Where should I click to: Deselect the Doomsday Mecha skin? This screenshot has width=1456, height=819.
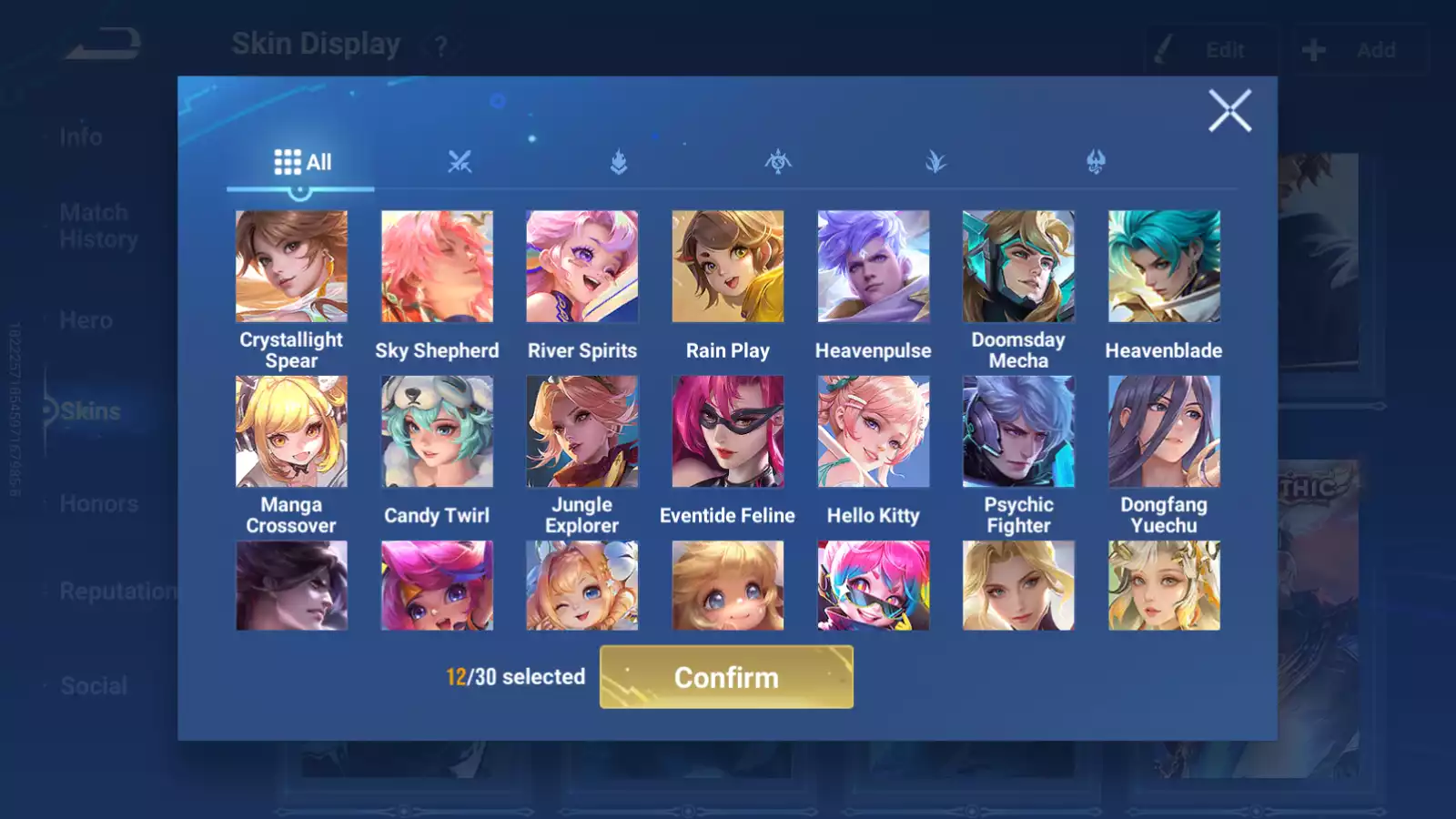coord(1018,265)
